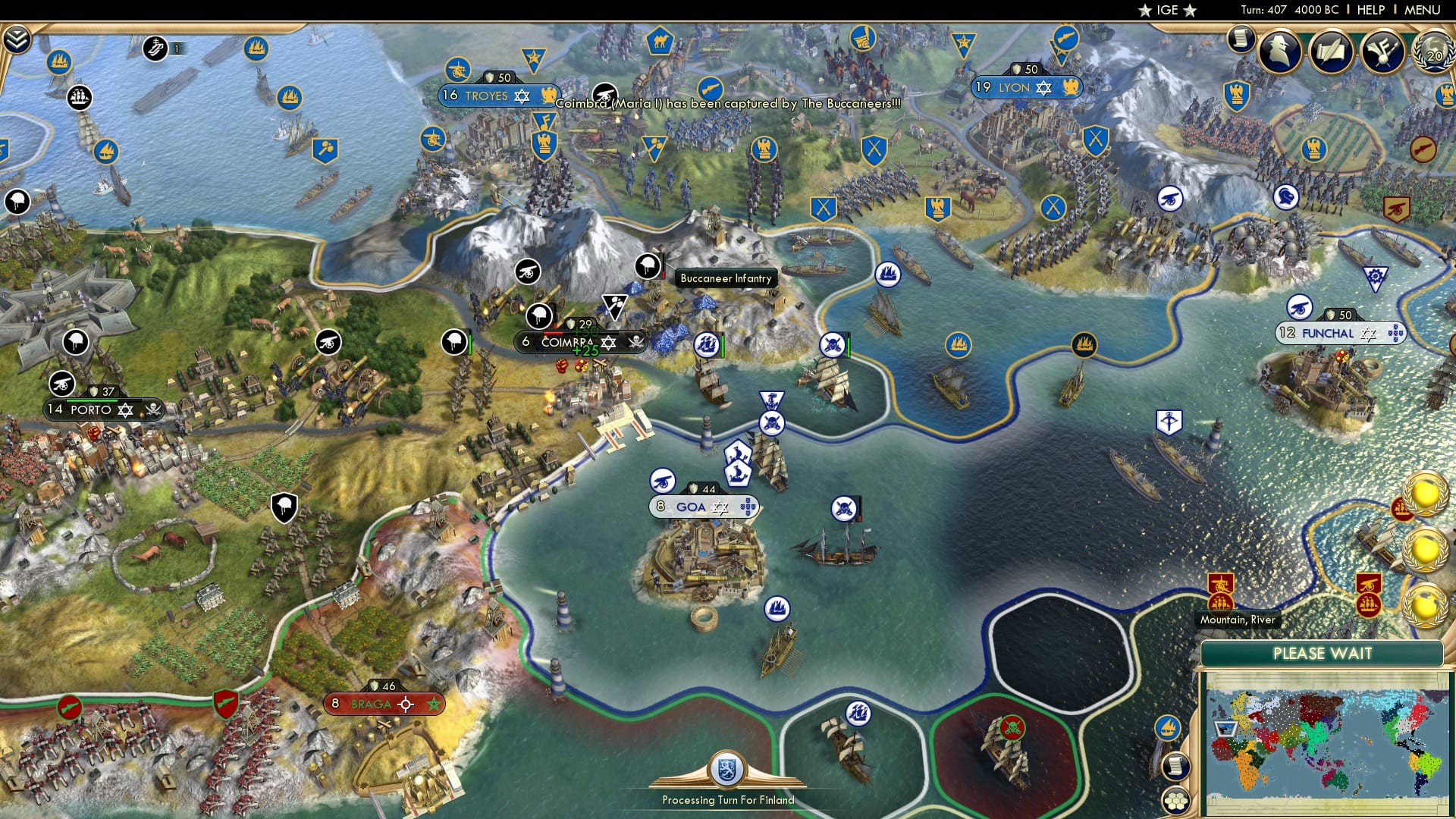Open the MENU
The width and height of the screenshot is (1456, 819).
1424,9
